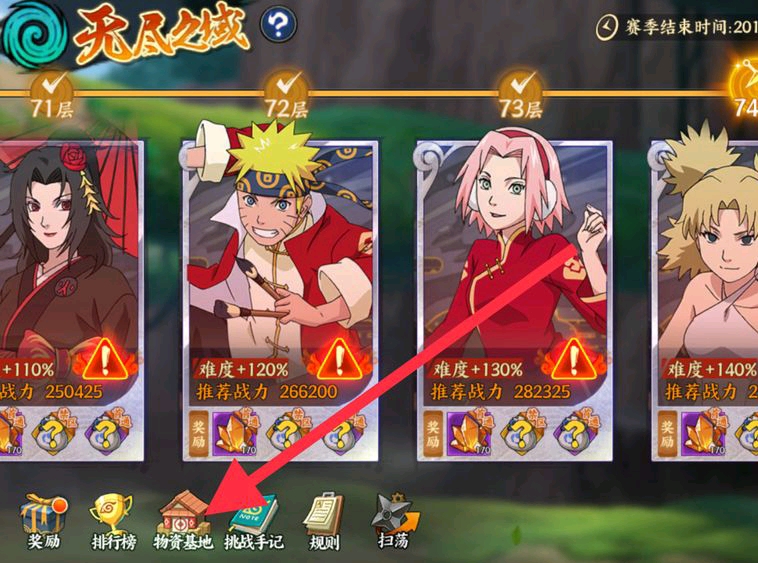The image size is (758, 563).
Task: Activate the 扫荡 sweep shuriken
Action: [390, 518]
